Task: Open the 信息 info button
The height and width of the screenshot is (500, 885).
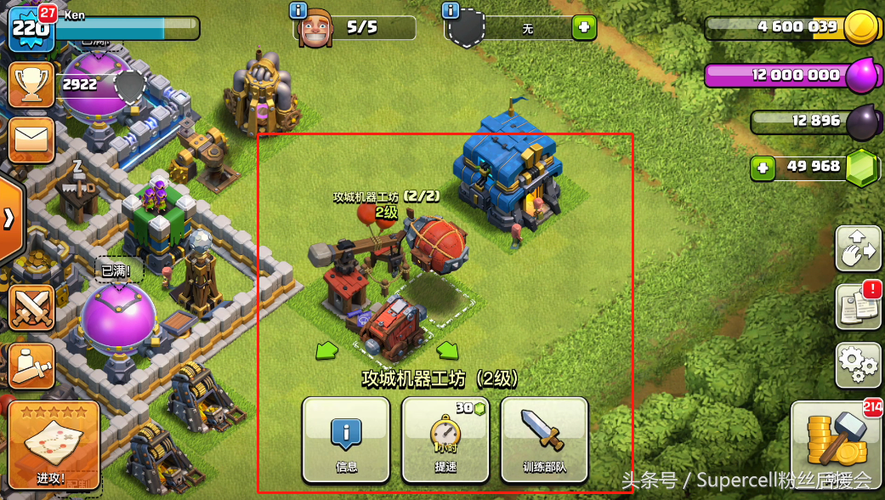Action: 346,440
